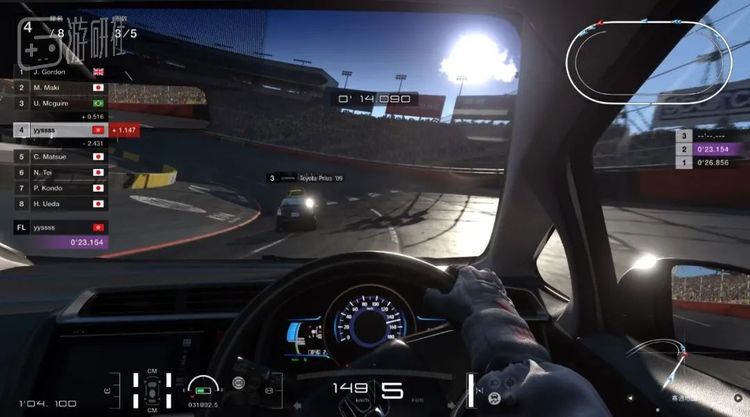750x417 pixels.
Task: Click the fuel gauge icon
Action: (203, 385)
